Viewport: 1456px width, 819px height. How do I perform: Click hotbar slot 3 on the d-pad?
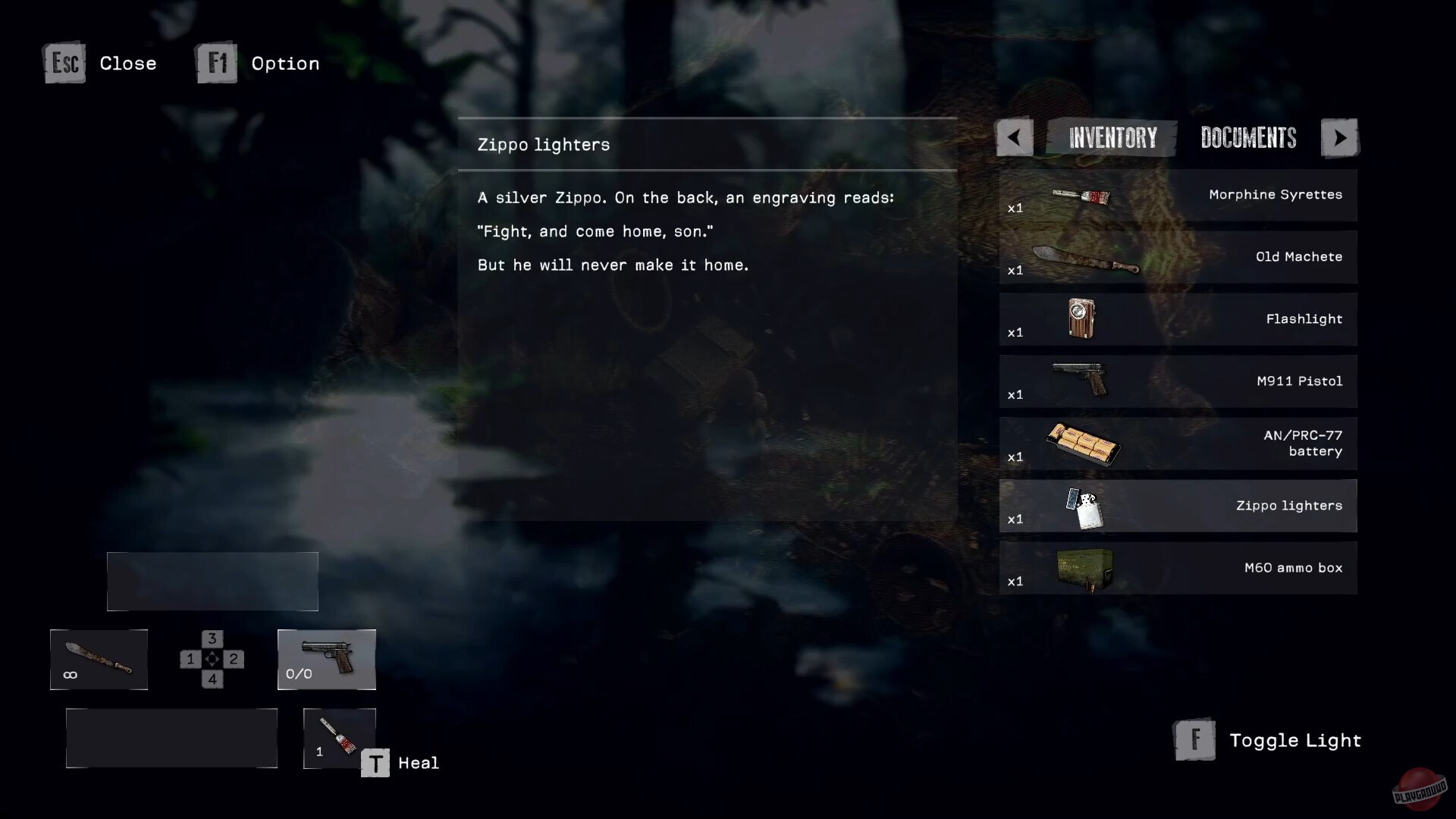tap(211, 638)
